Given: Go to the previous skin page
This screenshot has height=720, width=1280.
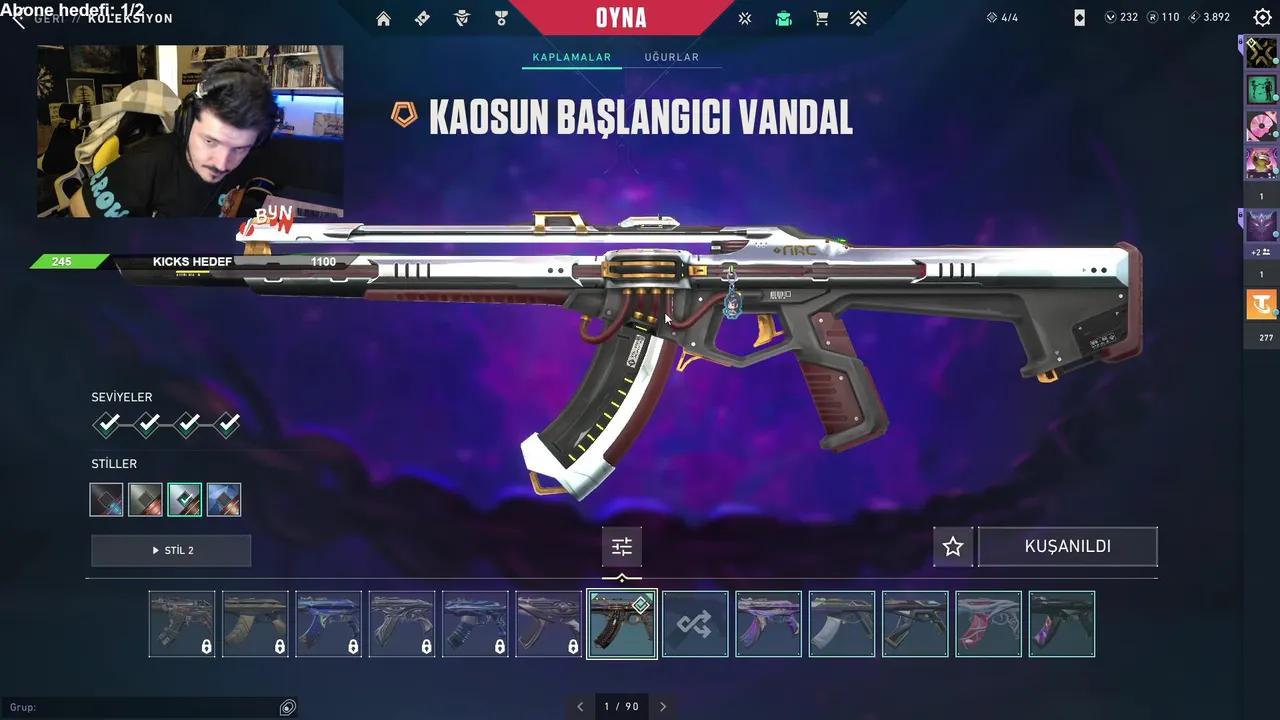Looking at the screenshot, I should pyautogui.click(x=580, y=706).
